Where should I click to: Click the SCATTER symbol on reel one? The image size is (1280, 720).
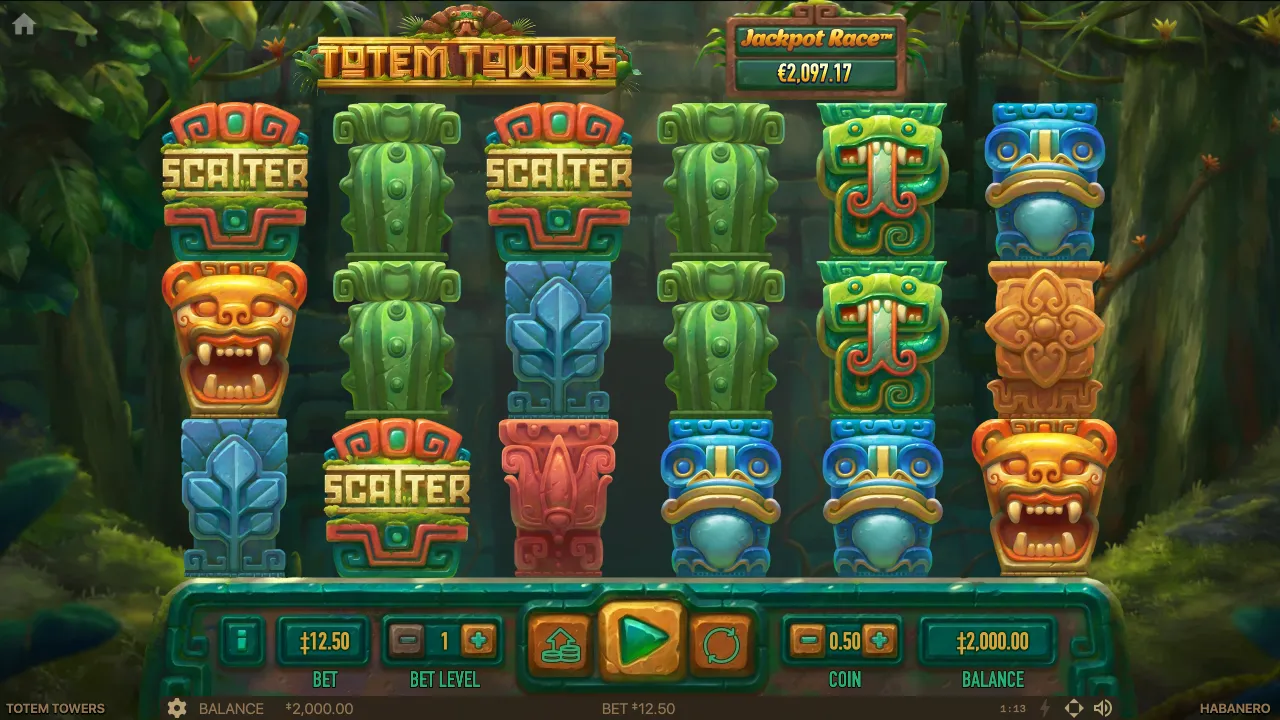click(x=236, y=170)
